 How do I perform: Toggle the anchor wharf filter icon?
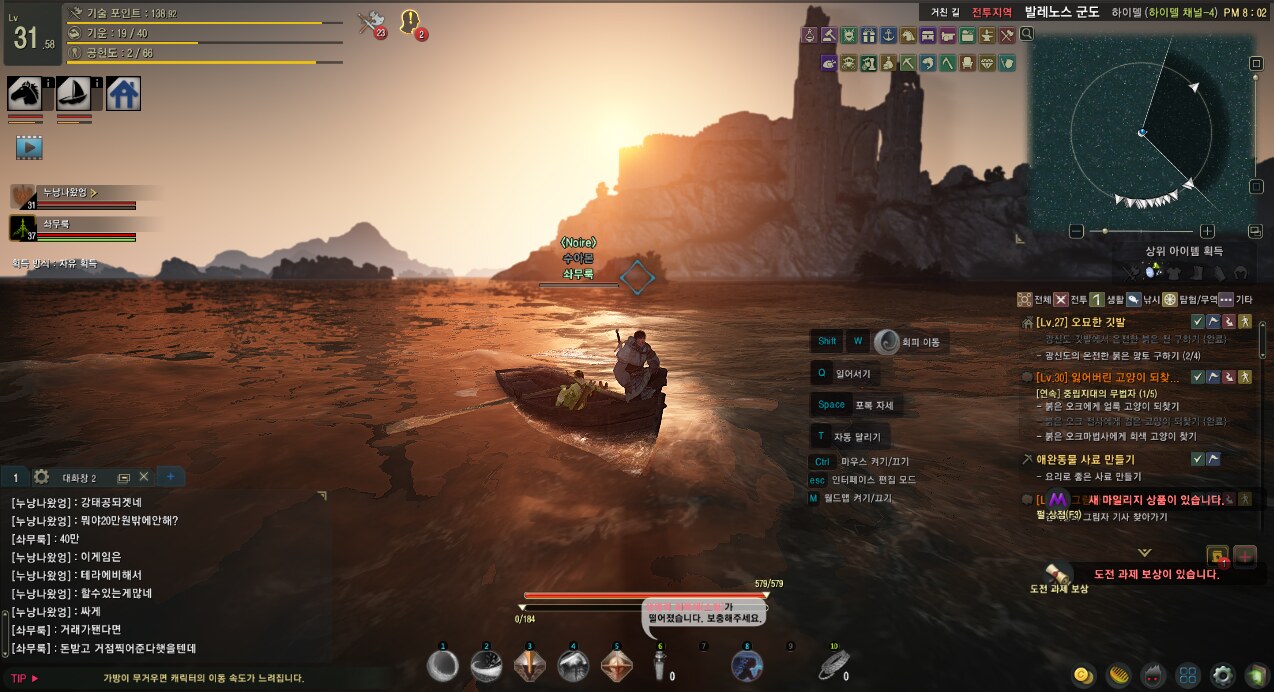tap(887, 35)
